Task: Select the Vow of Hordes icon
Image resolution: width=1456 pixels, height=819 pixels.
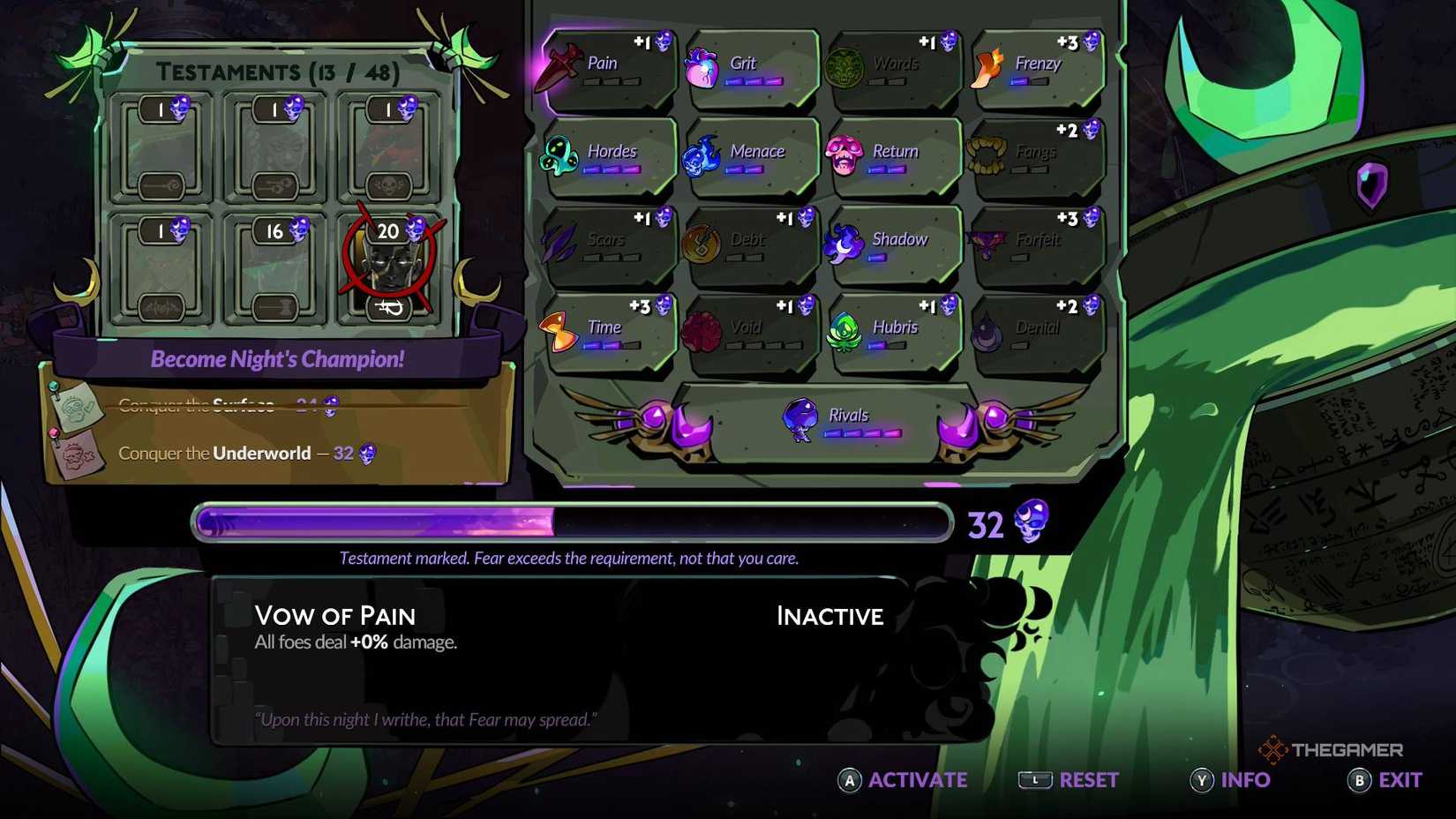Action: pos(559,152)
